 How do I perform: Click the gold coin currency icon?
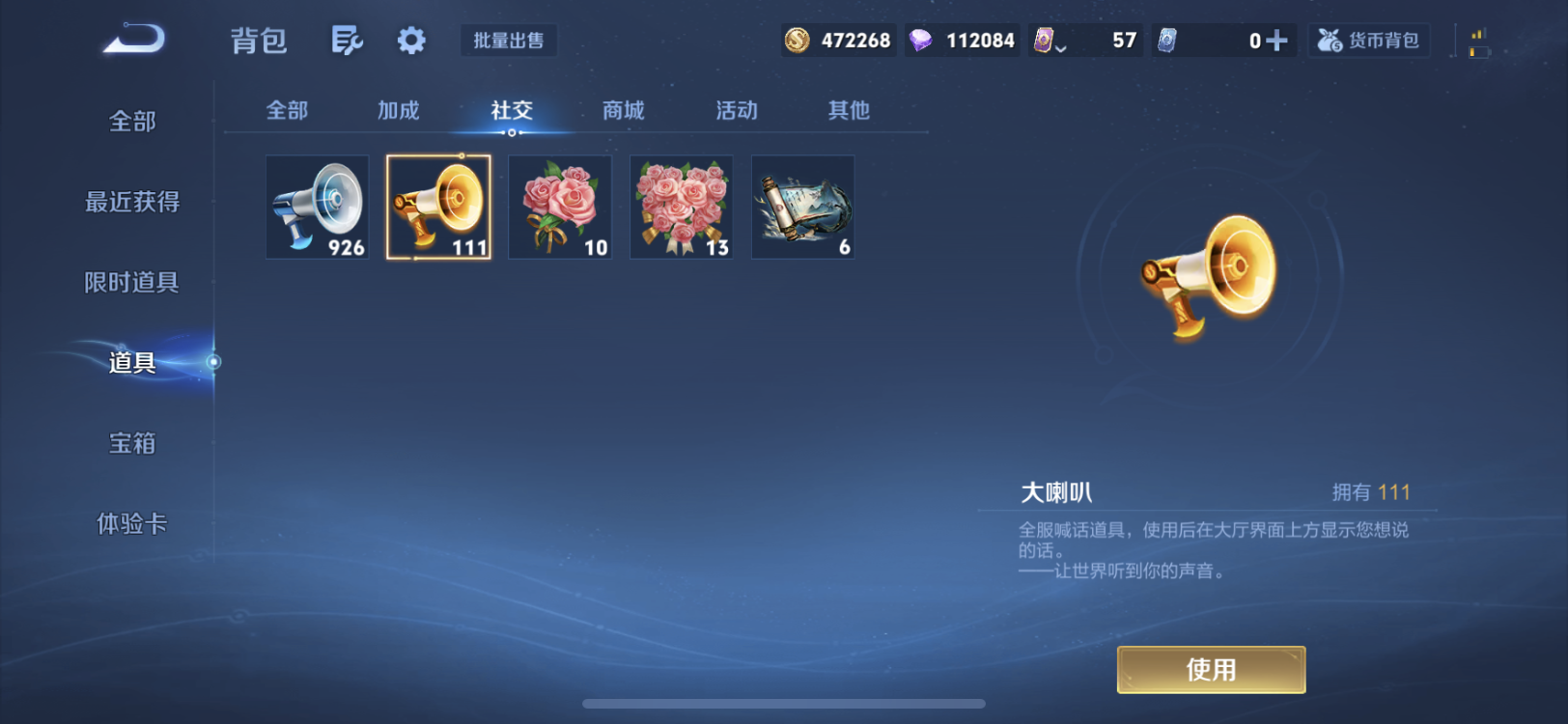pyautogui.click(x=798, y=40)
